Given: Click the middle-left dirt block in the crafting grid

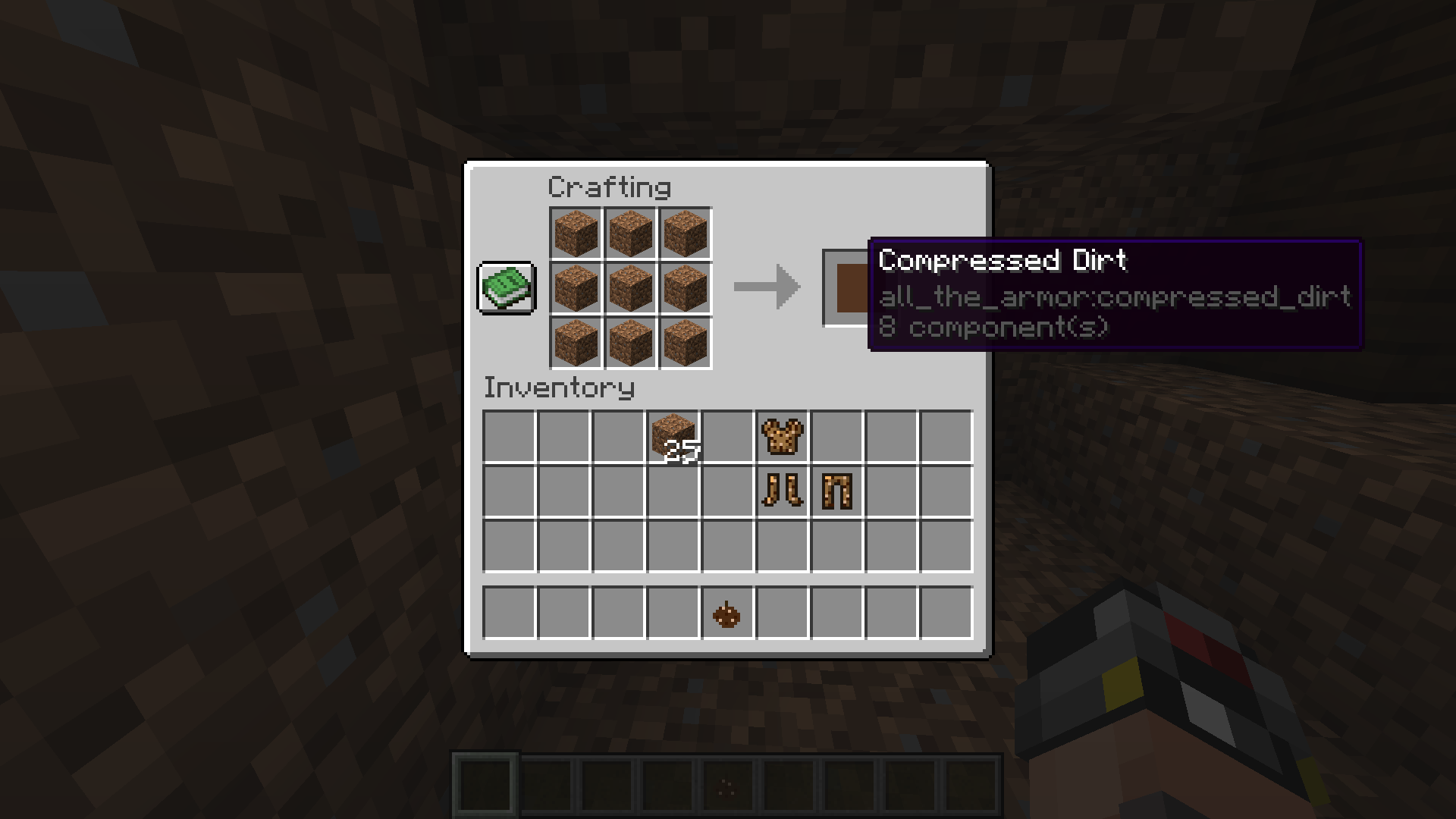Looking at the screenshot, I should (576, 287).
